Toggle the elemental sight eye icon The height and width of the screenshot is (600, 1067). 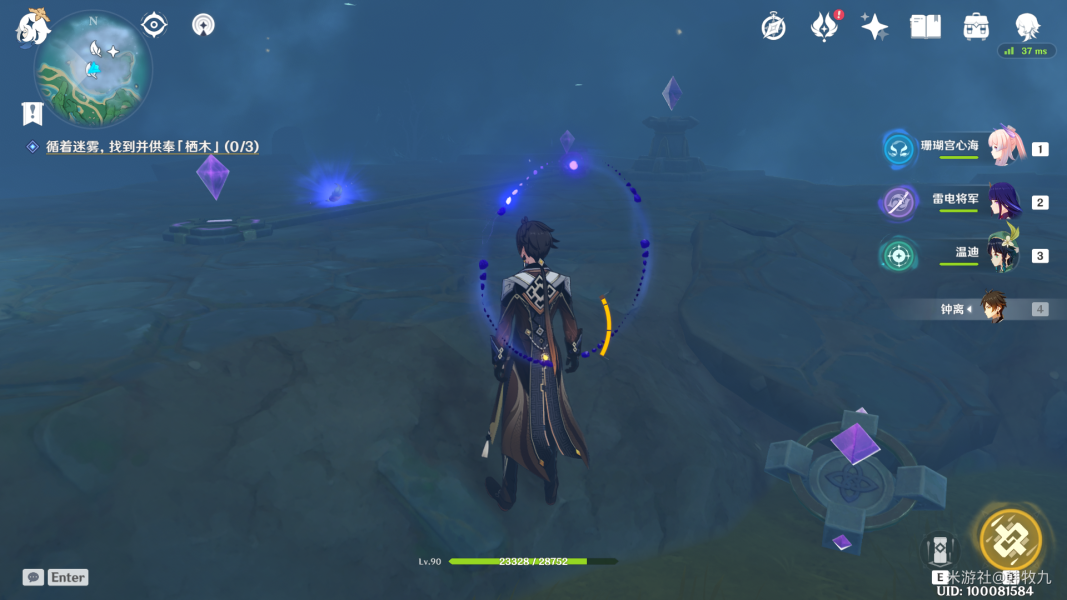[154, 25]
